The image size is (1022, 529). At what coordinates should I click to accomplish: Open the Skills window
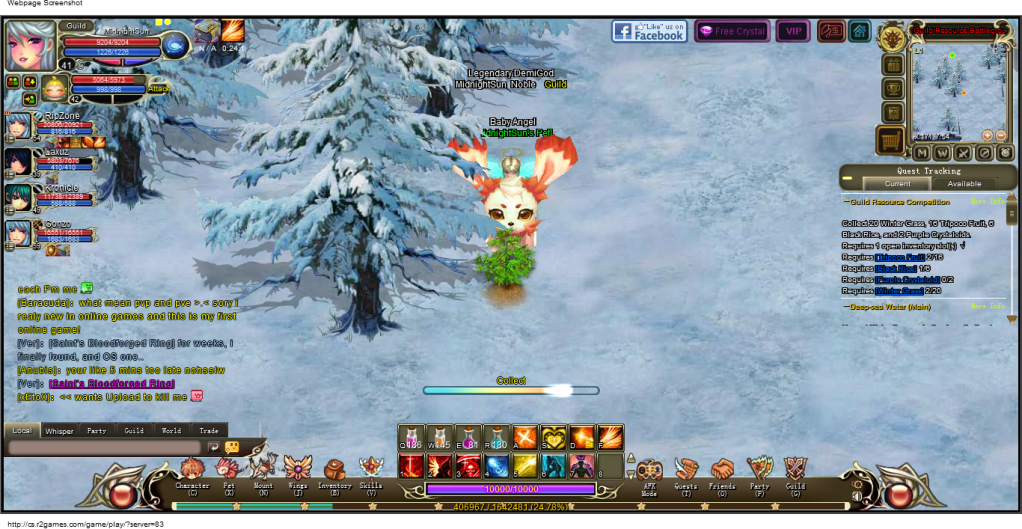pos(371,468)
